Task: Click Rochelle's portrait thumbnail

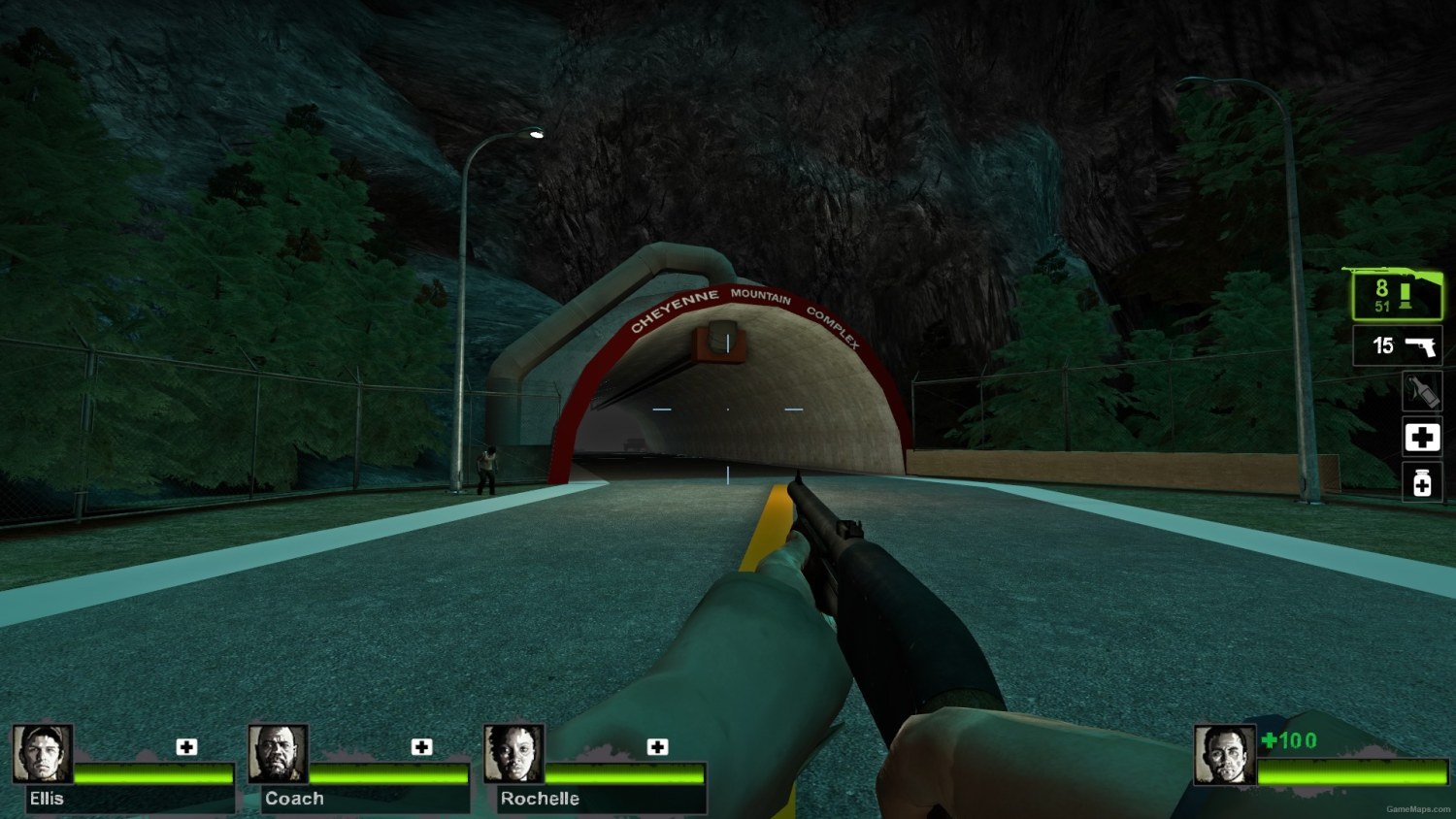Action: [x=514, y=757]
